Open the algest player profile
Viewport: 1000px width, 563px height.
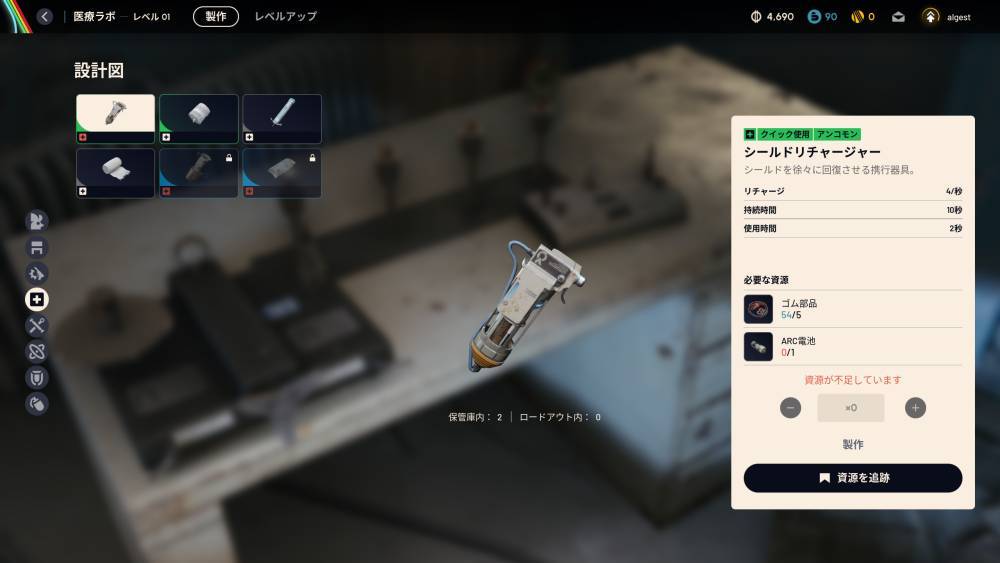[x=945, y=16]
